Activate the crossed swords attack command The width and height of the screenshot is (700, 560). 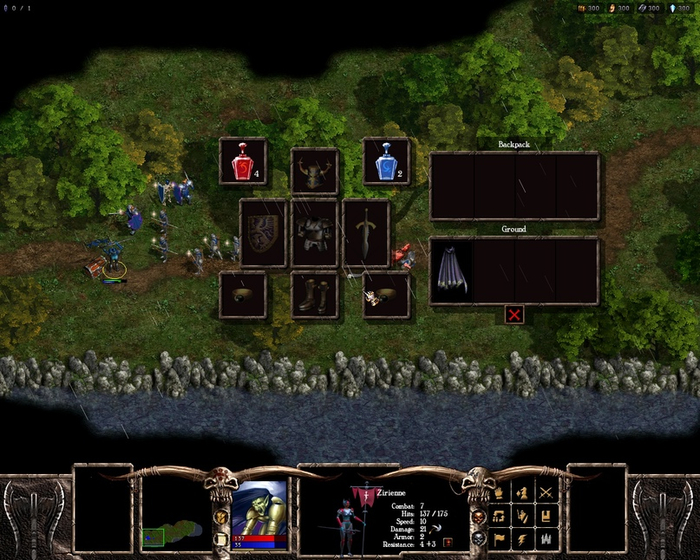(546, 492)
